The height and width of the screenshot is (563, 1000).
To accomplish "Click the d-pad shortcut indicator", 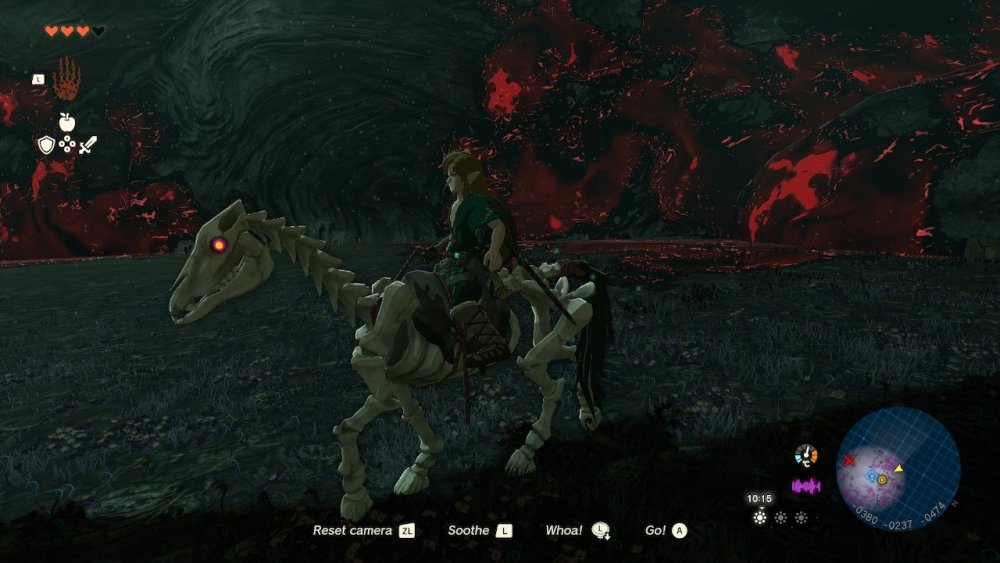I will (x=67, y=145).
